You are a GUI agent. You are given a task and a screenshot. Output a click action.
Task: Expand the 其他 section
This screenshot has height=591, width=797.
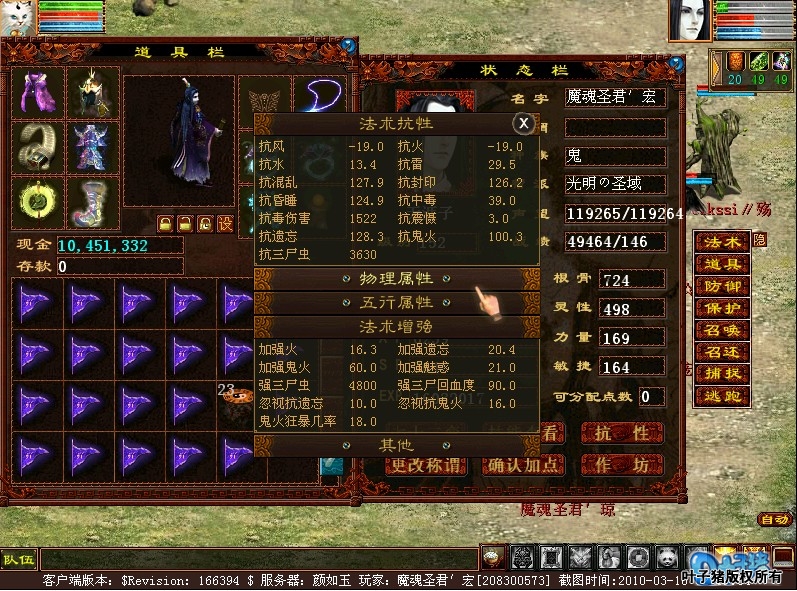pyautogui.click(x=395, y=445)
